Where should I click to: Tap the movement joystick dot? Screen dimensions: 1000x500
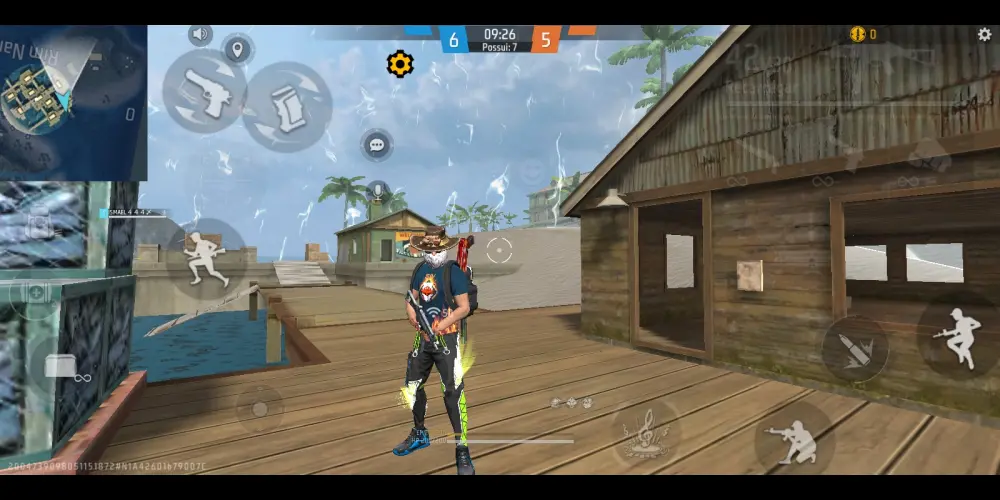(x=259, y=408)
